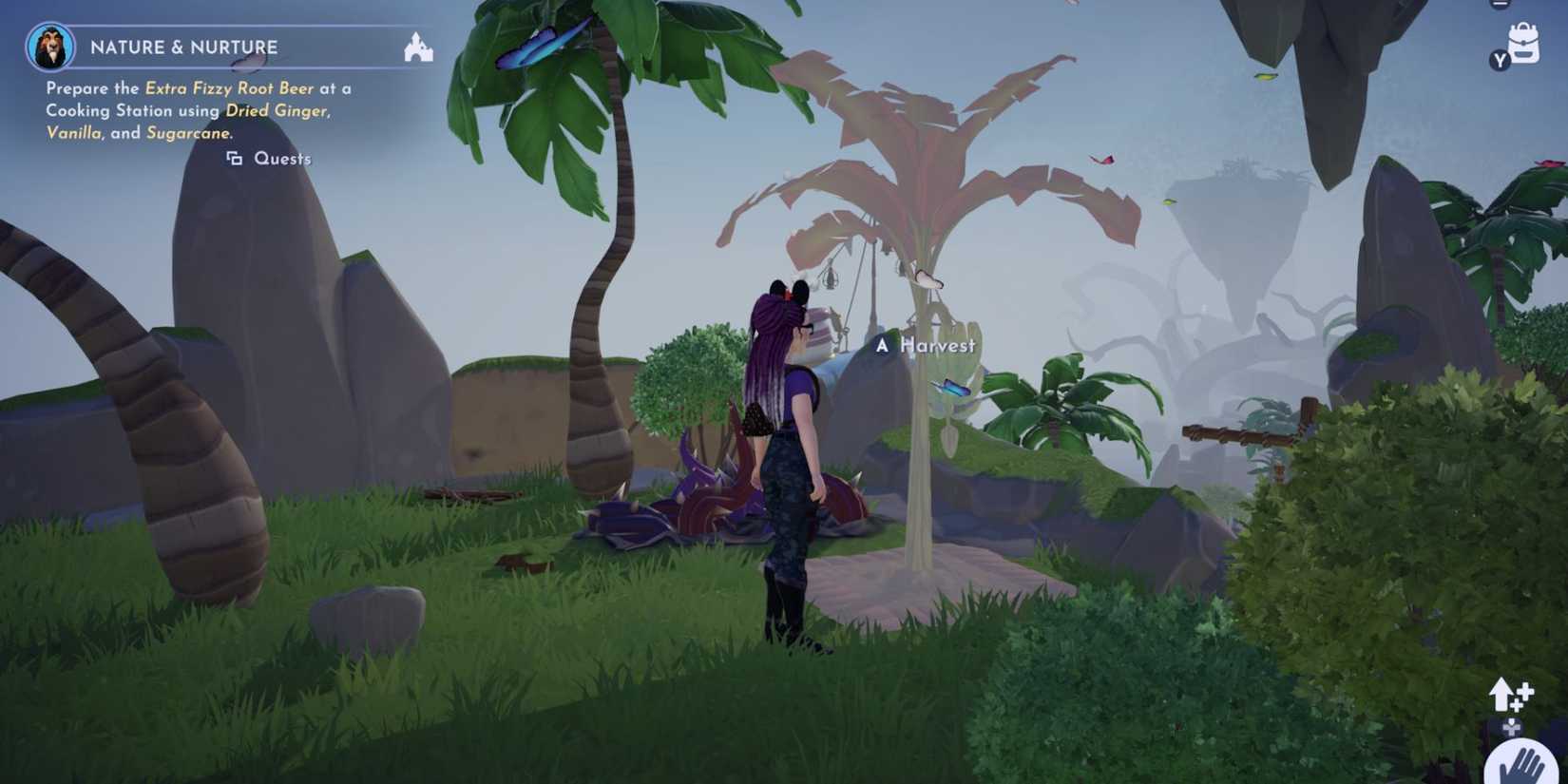Open the Quests menu

click(282, 159)
